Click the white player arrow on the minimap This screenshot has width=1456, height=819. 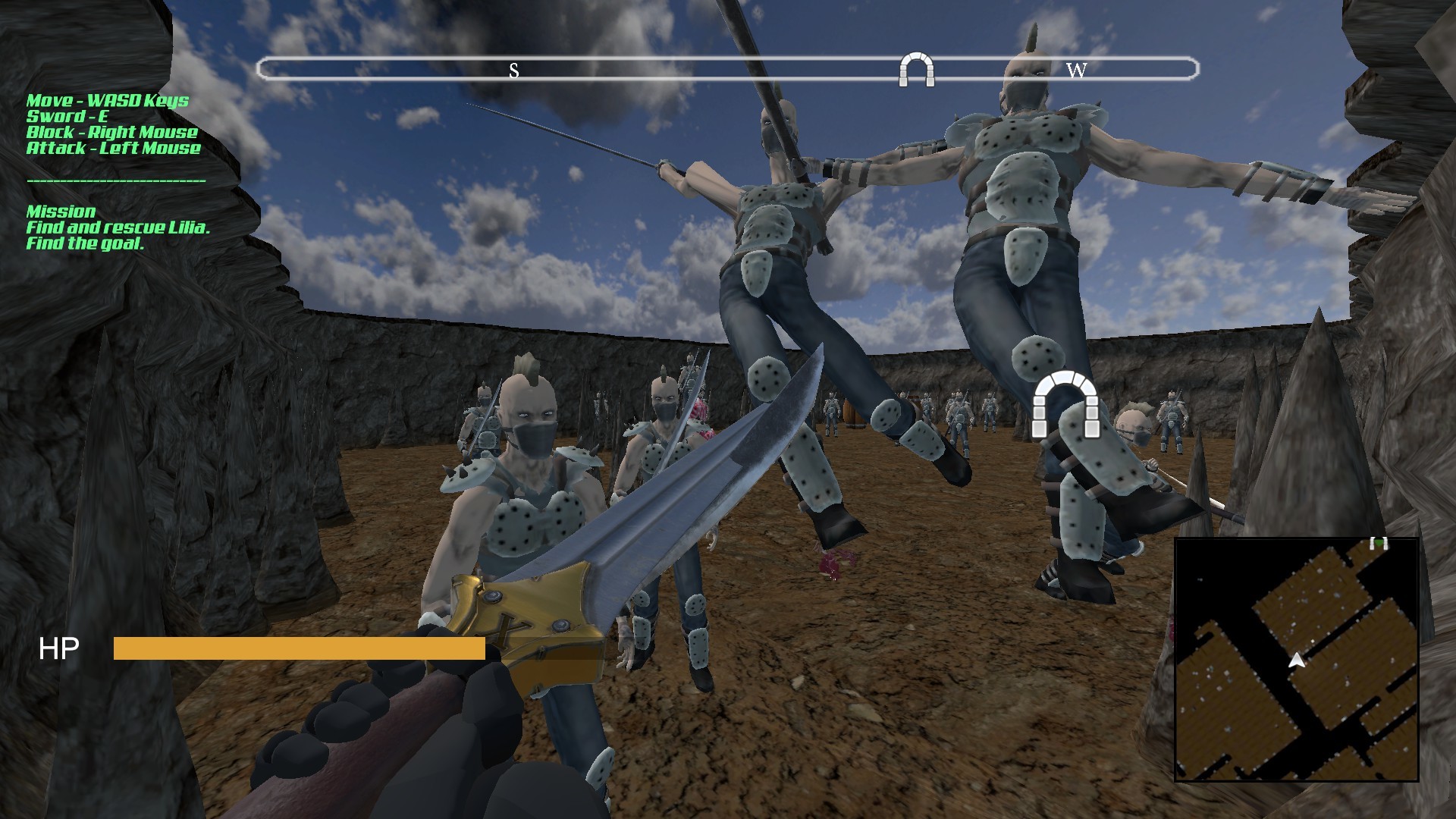(x=1297, y=661)
